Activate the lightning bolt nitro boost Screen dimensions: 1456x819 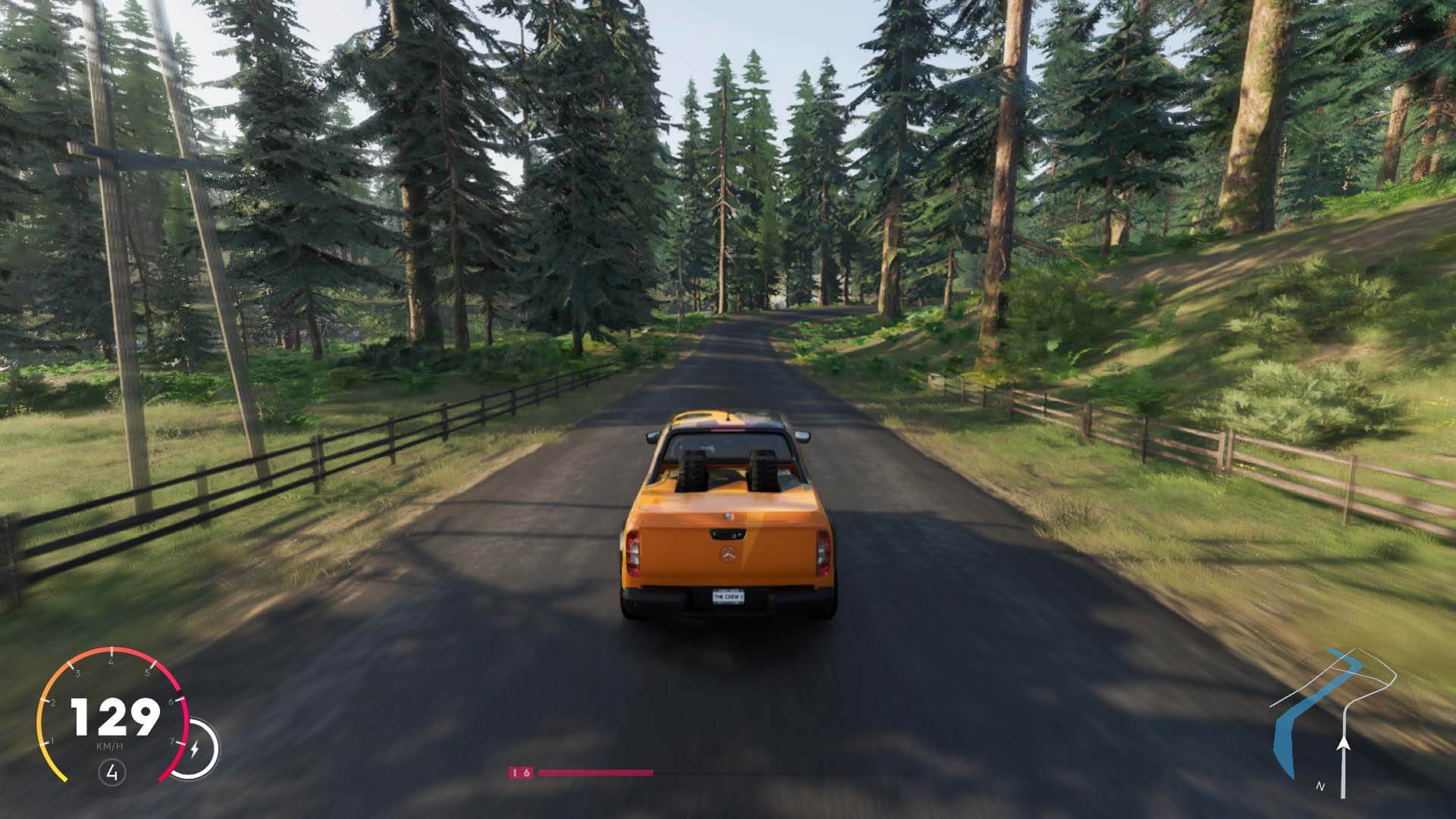pos(194,749)
